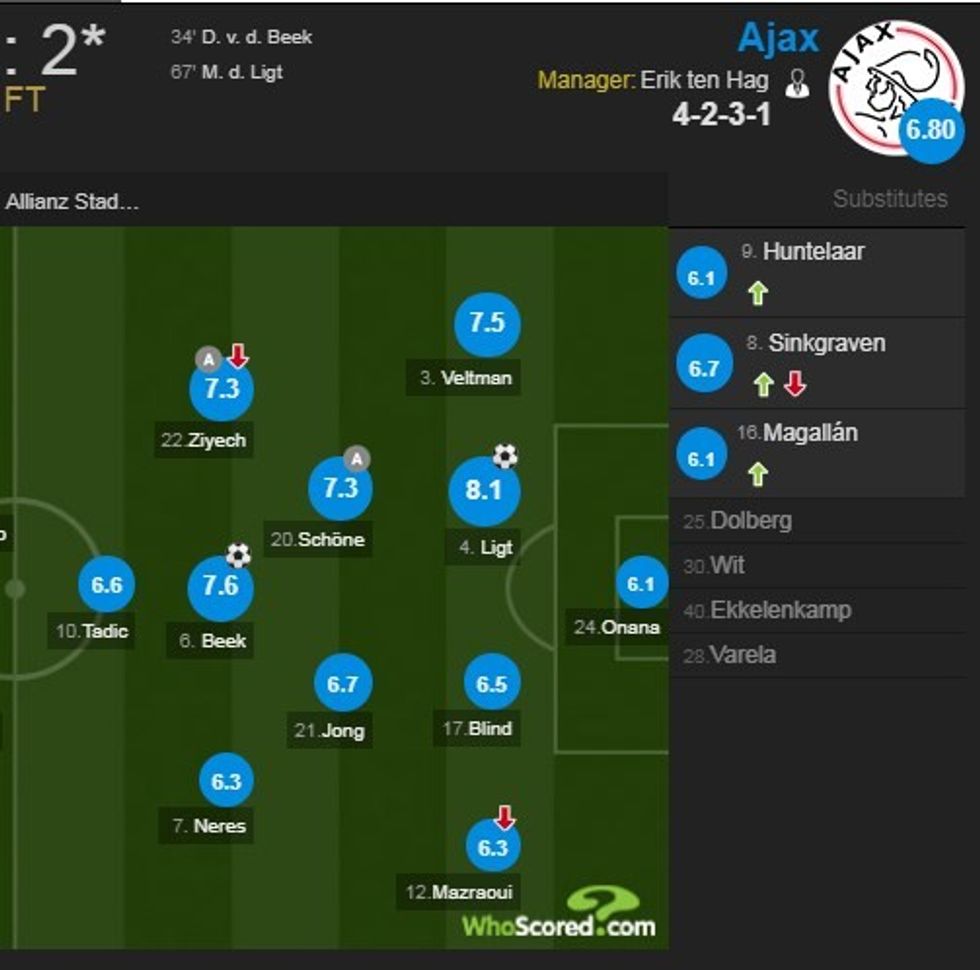This screenshot has height=970, width=980.
Task: Select substitute Sinkgraven from the list
Action: pyautogui.click(x=826, y=343)
